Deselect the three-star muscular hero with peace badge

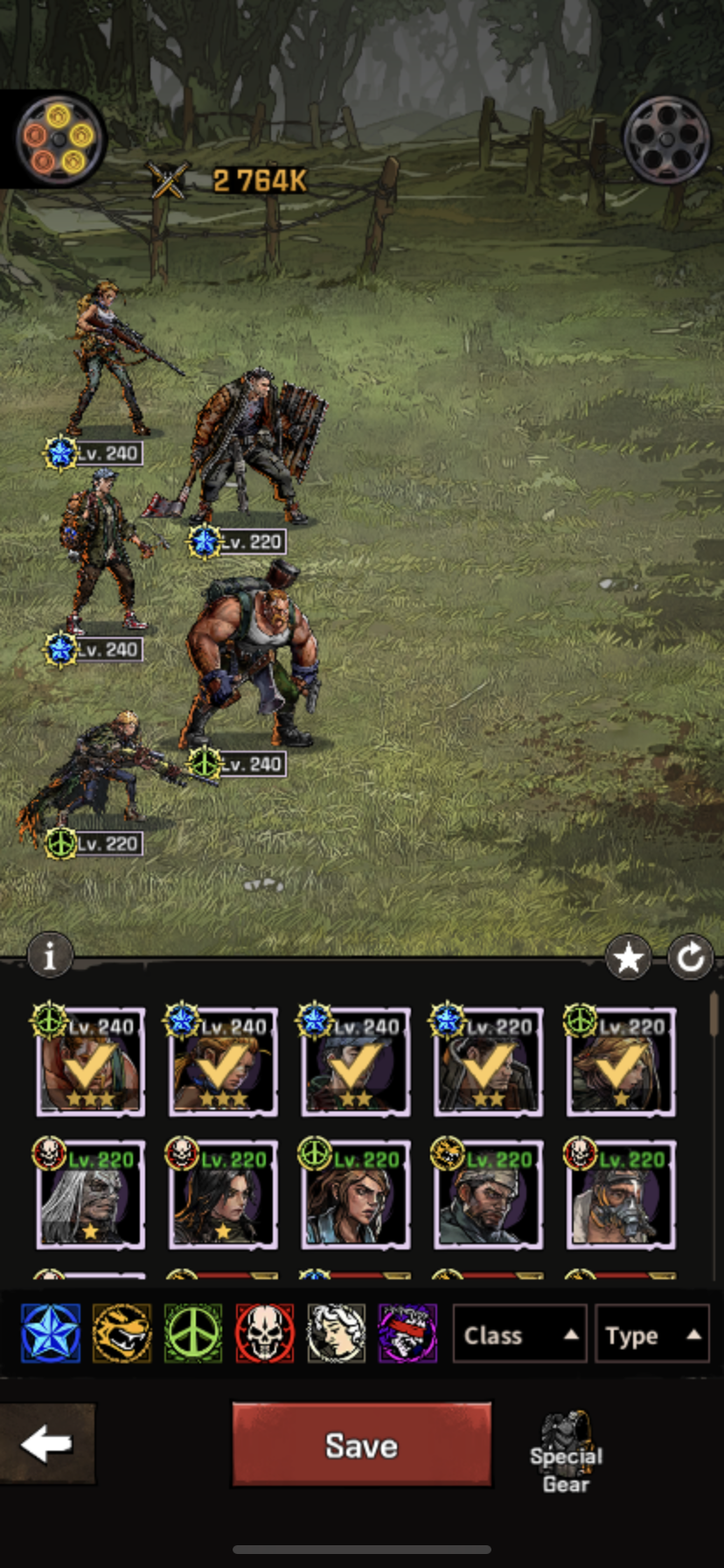pyautogui.click(x=90, y=1062)
